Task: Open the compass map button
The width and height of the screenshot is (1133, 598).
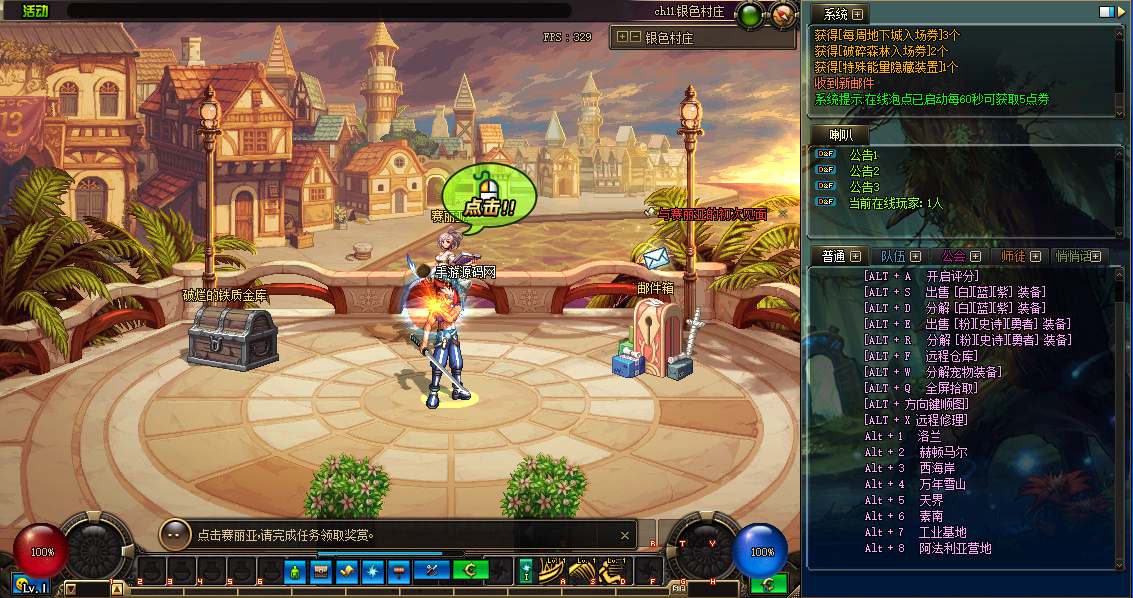Action: pos(784,14)
